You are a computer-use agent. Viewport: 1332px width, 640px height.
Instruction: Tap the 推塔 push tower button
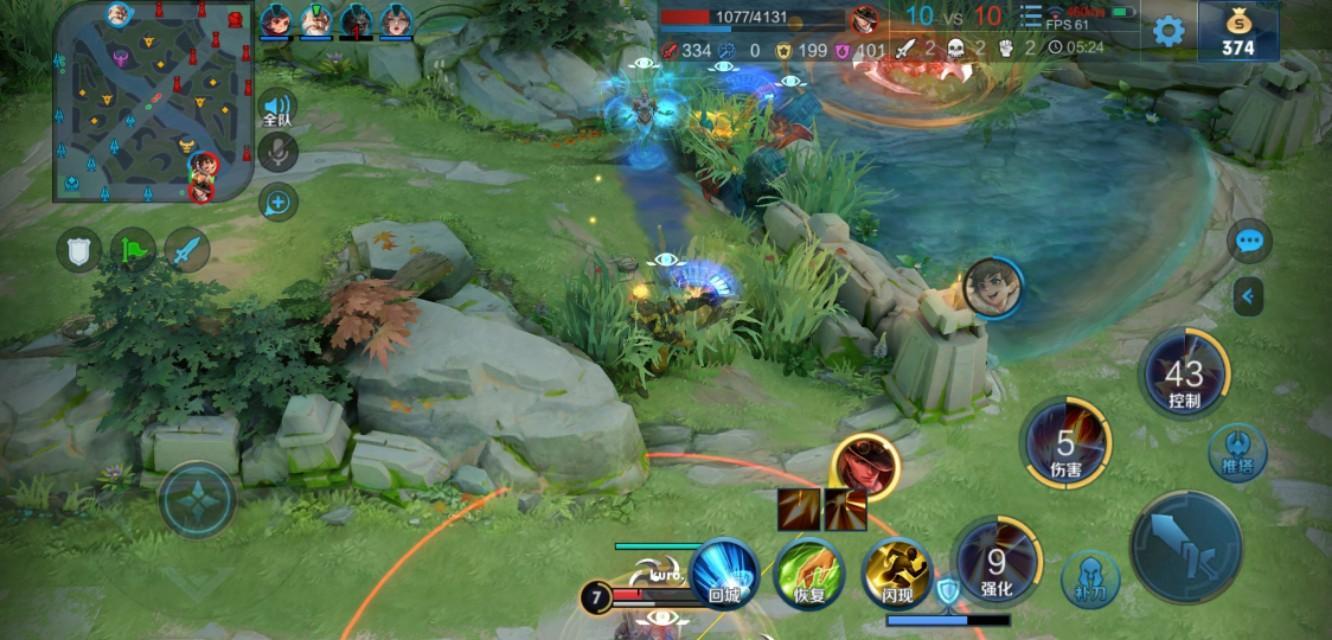pos(1237,453)
